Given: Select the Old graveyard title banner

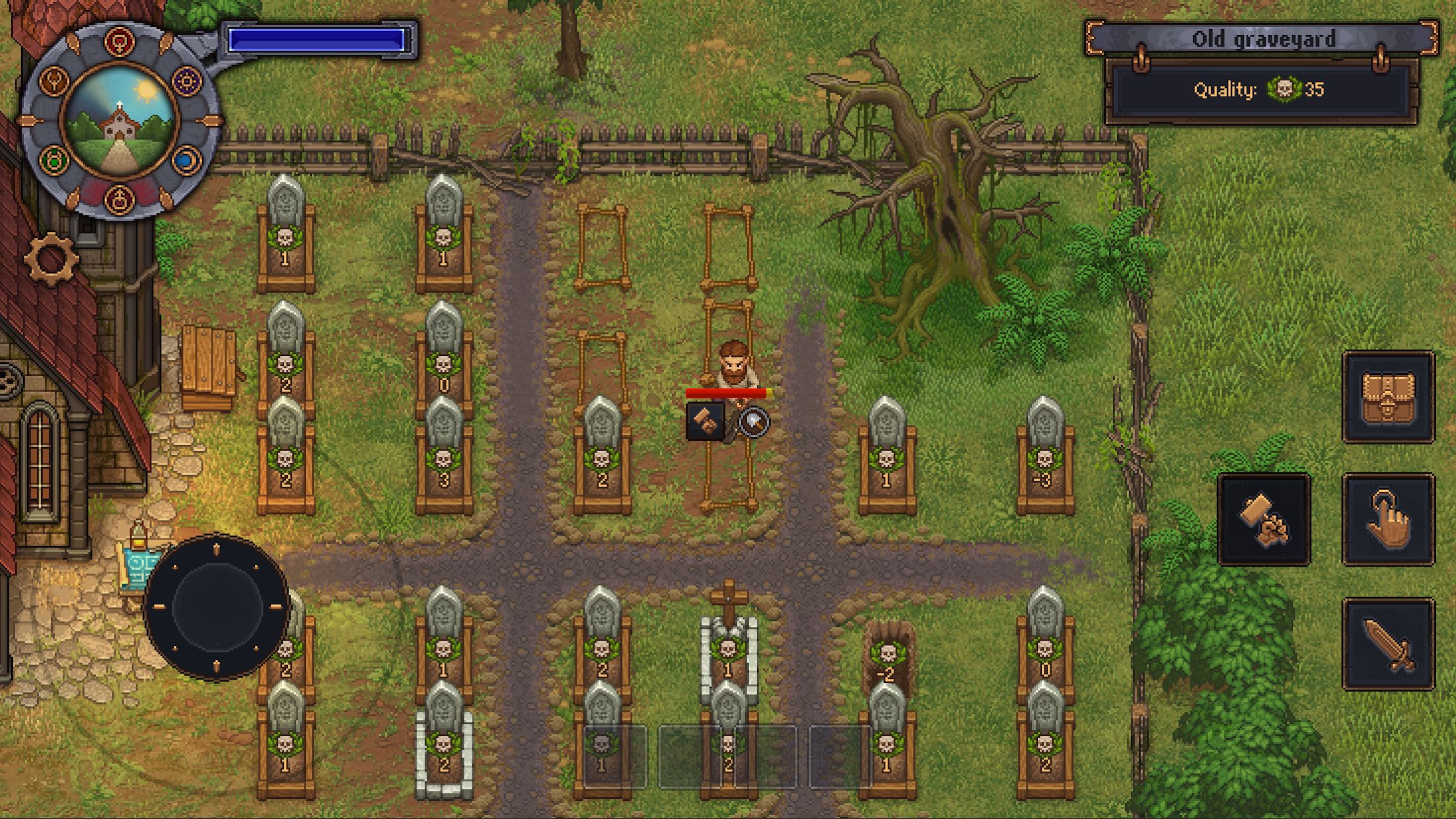Looking at the screenshot, I should tap(1265, 38).
